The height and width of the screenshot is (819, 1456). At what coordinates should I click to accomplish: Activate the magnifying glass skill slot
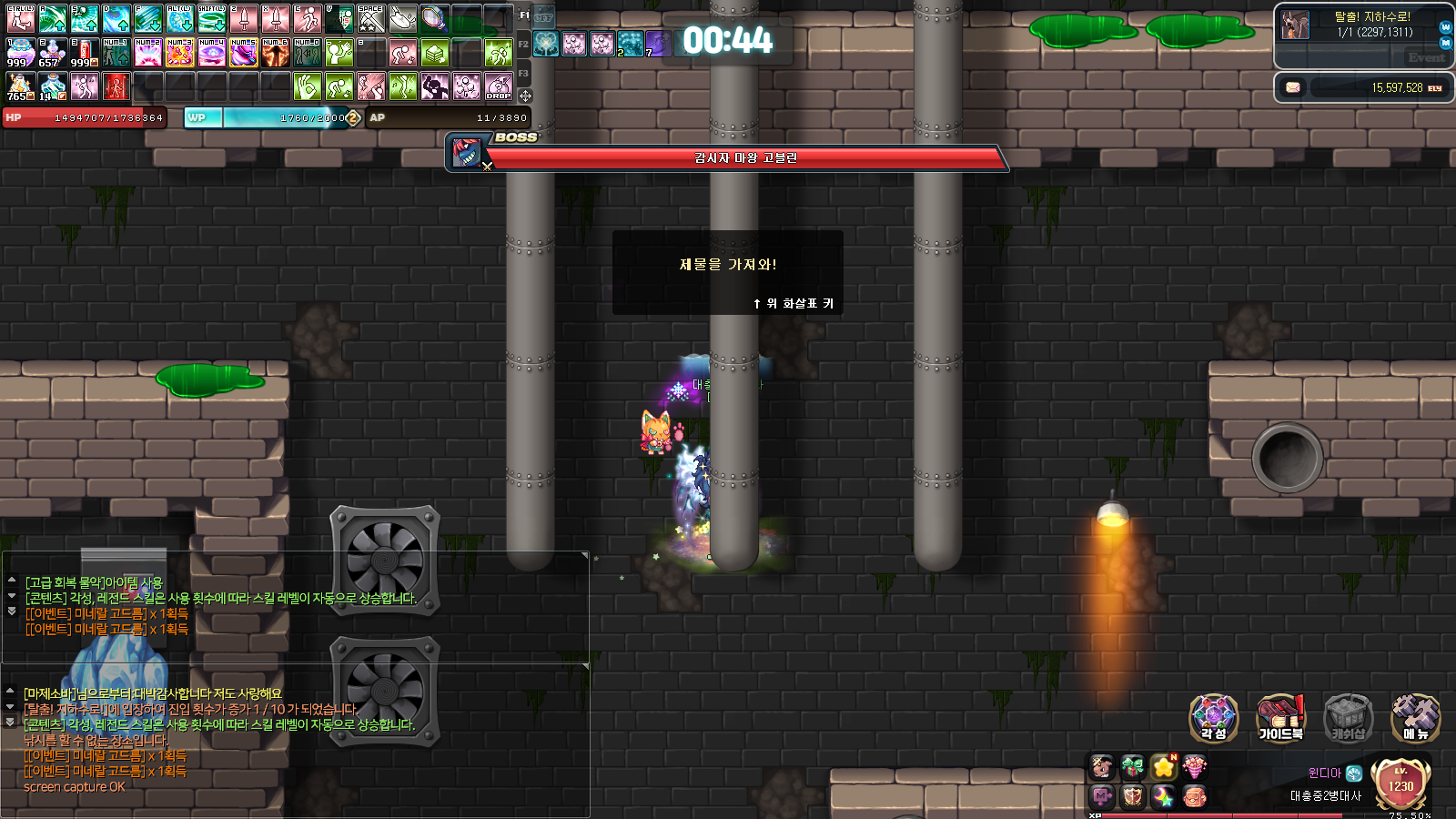click(x=434, y=18)
